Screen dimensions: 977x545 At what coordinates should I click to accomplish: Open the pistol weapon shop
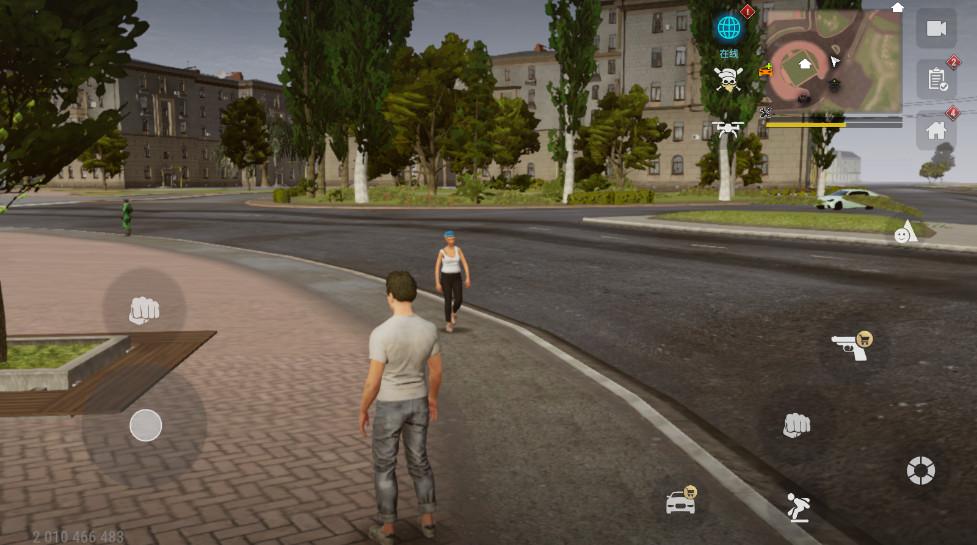(850, 346)
